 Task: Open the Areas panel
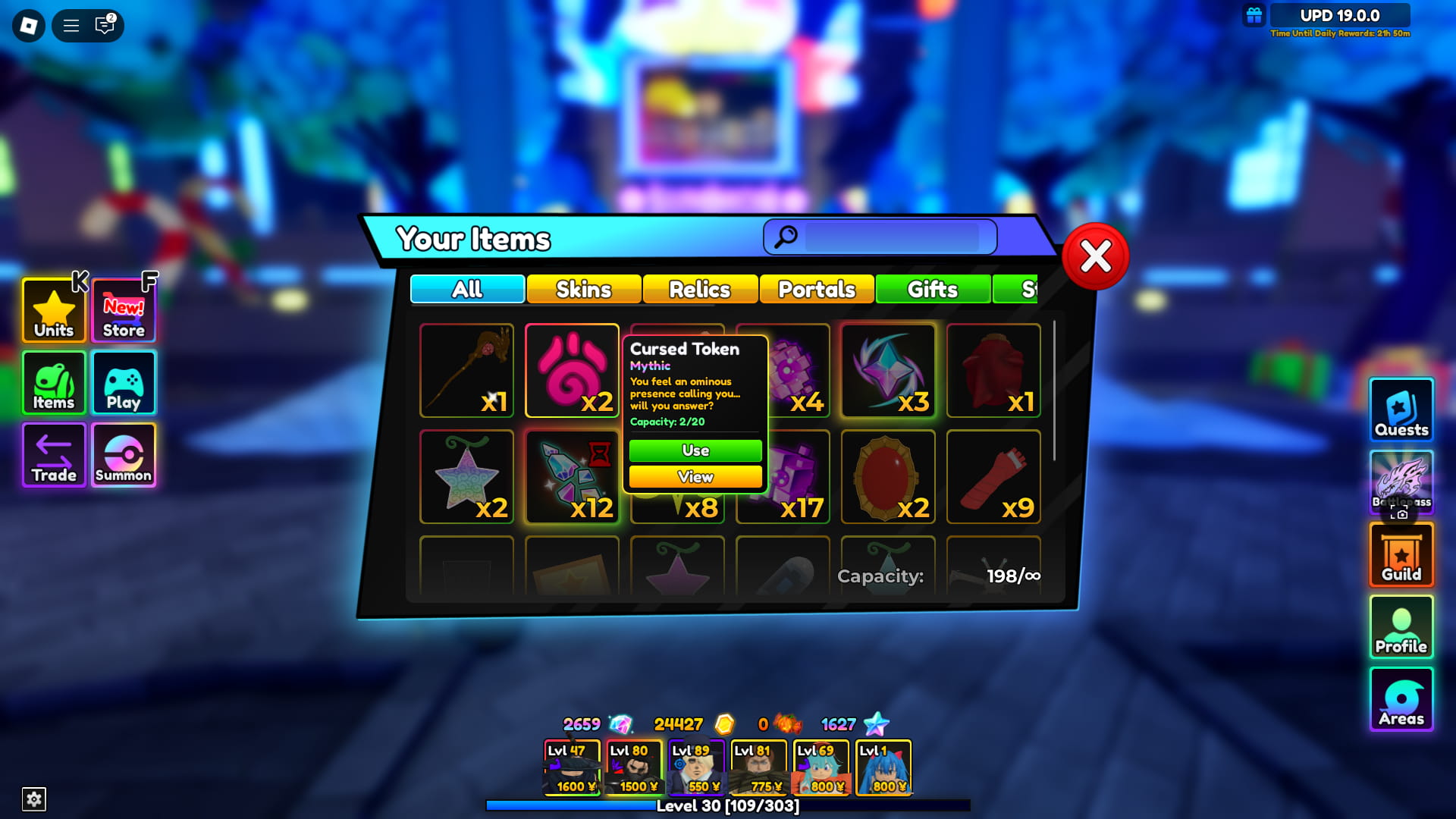click(x=1401, y=699)
